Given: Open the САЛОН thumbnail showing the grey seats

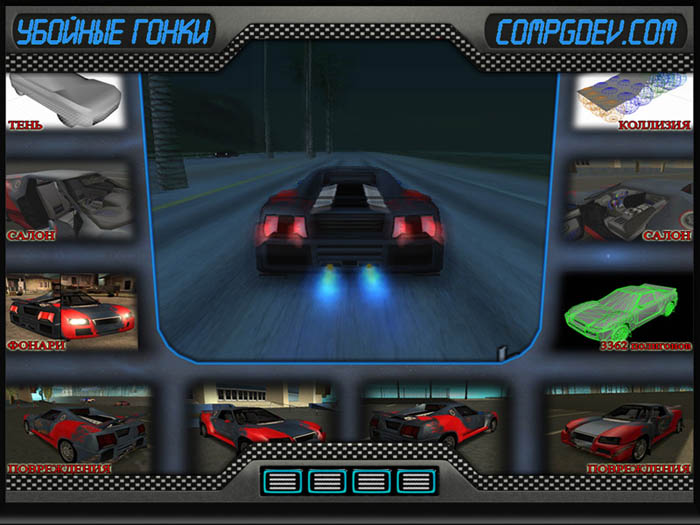Looking at the screenshot, I should pyautogui.click(x=69, y=204).
